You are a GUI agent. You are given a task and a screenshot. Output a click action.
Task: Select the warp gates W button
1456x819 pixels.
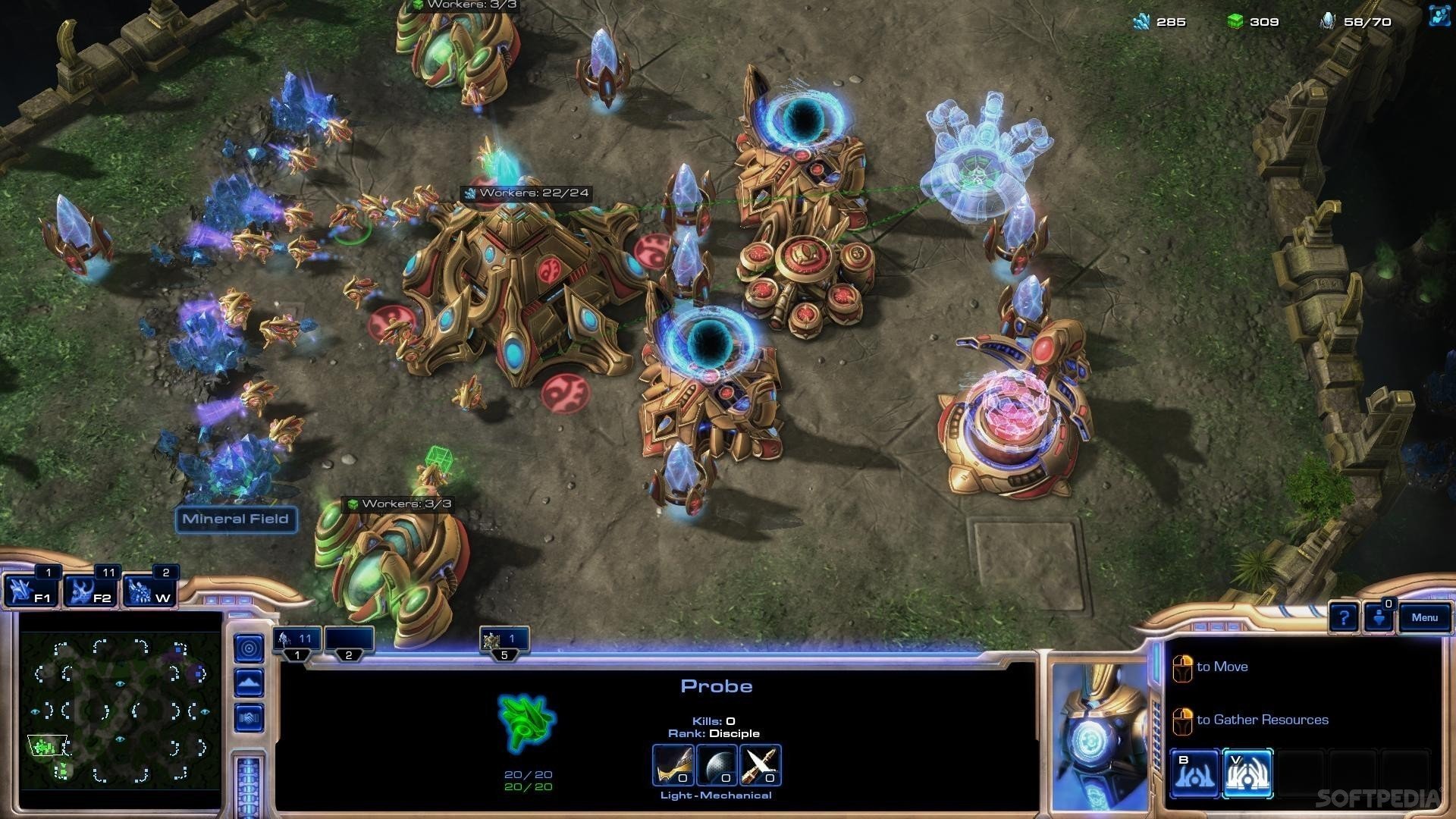click(x=150, y=591)
